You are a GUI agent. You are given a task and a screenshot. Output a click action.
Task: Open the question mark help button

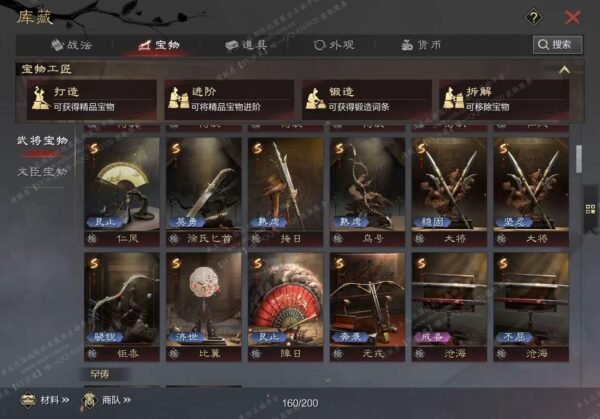(534, 17)
